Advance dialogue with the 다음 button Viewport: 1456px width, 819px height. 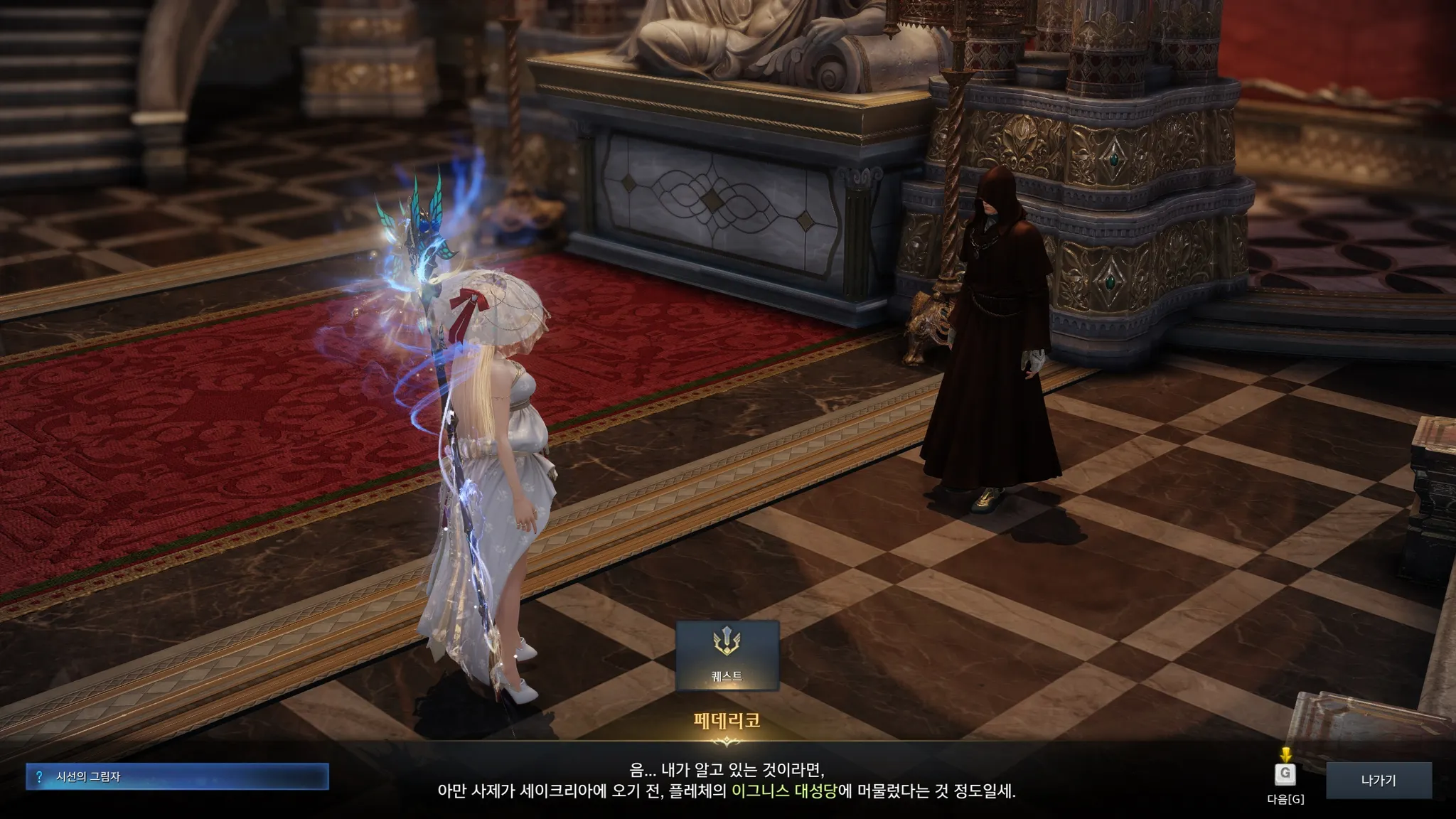pos(1285,775)
